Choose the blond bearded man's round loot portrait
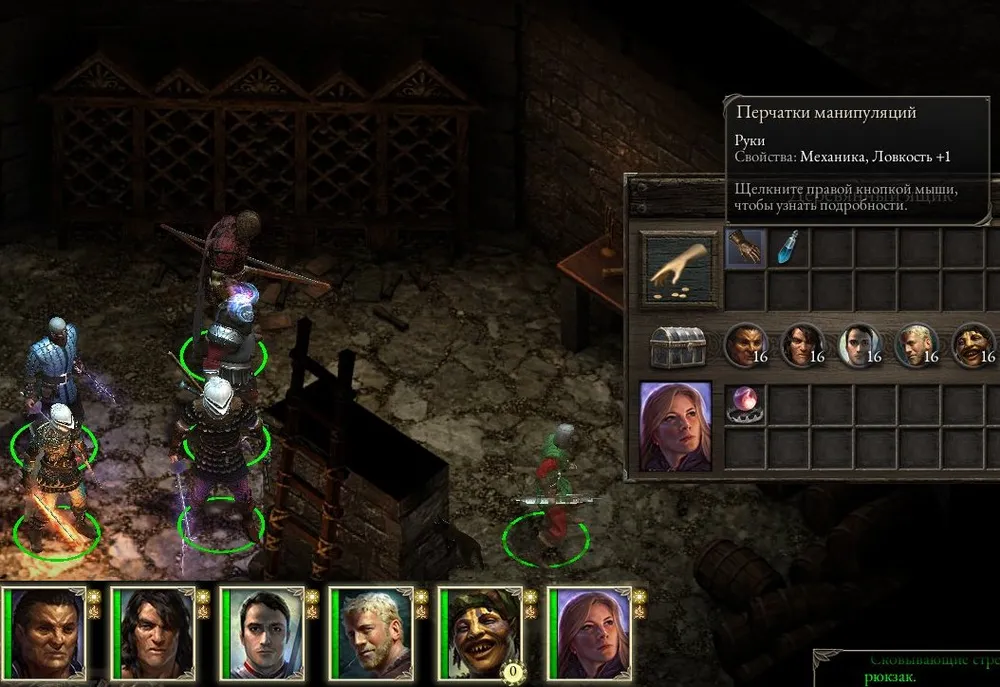Viewport: 1000px width, 687px height. point(916,346)
